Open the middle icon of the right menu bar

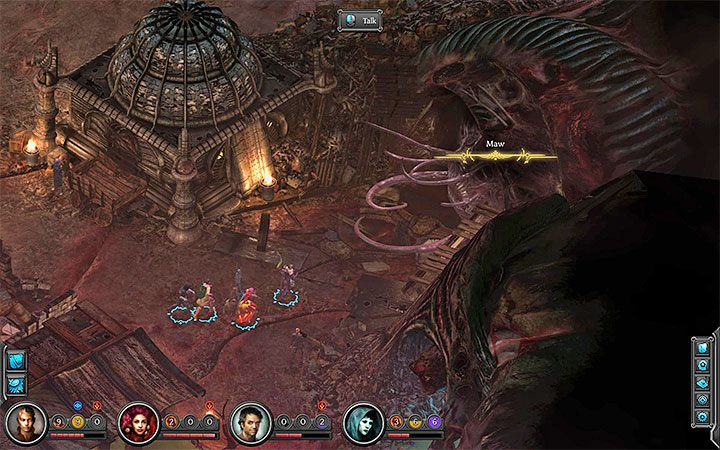[x=701, y=383]
